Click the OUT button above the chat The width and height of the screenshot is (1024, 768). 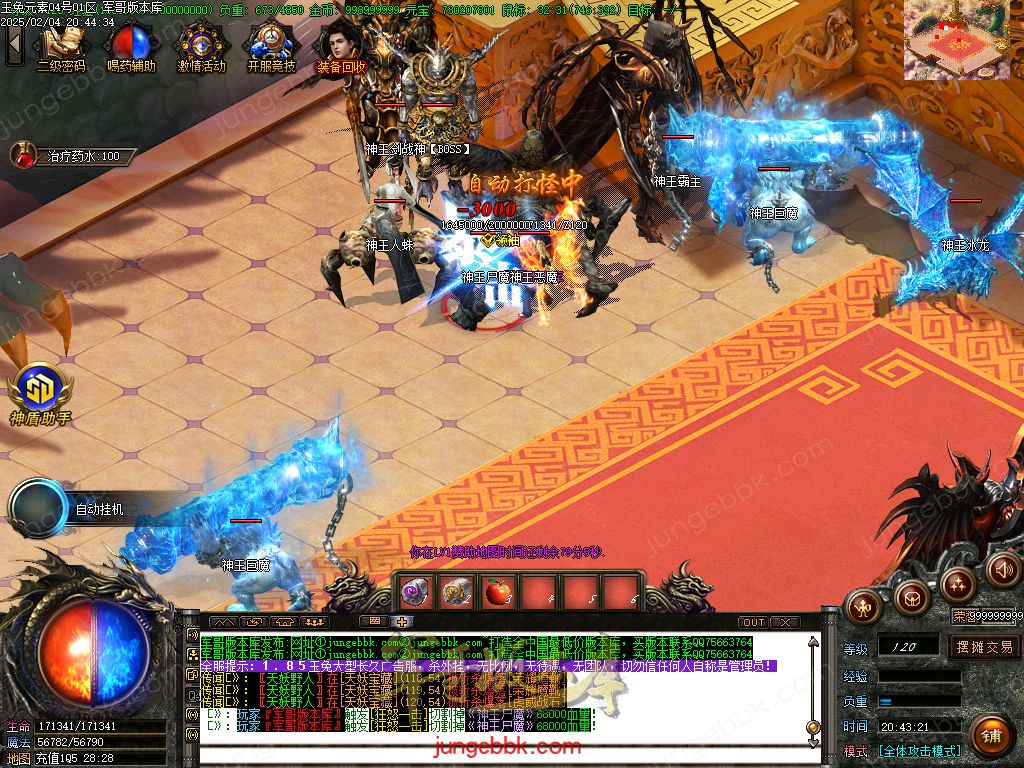tap(754, 623)
